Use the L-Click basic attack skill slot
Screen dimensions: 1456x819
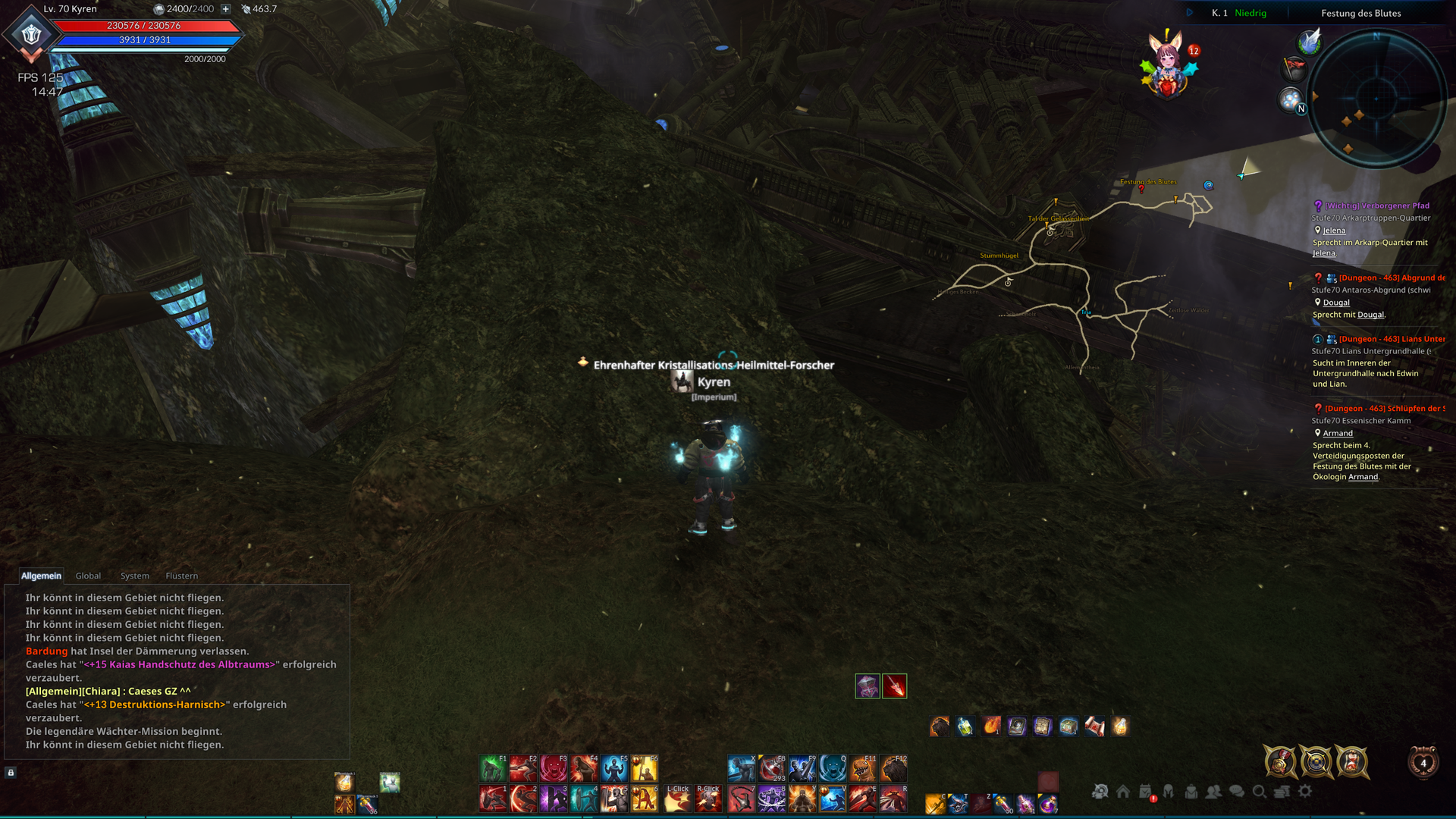click(678, 799)
